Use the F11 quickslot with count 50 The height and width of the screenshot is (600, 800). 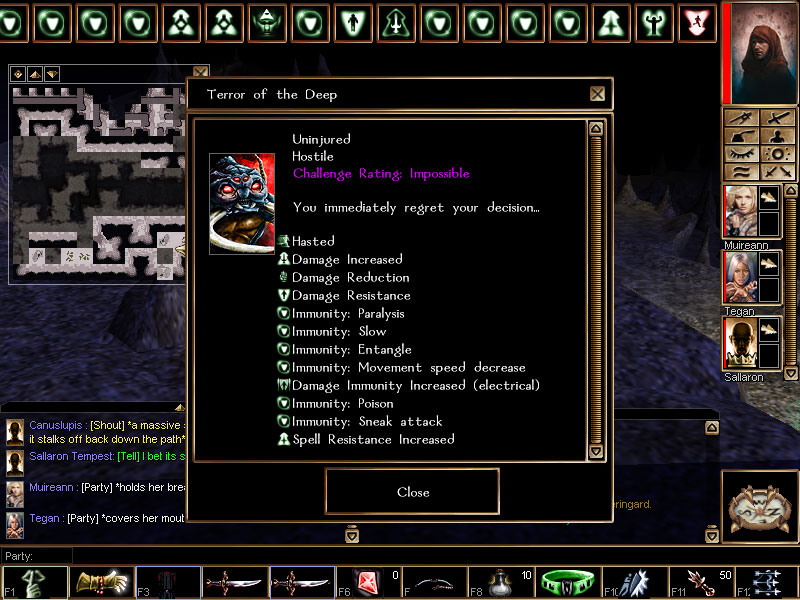700,583
